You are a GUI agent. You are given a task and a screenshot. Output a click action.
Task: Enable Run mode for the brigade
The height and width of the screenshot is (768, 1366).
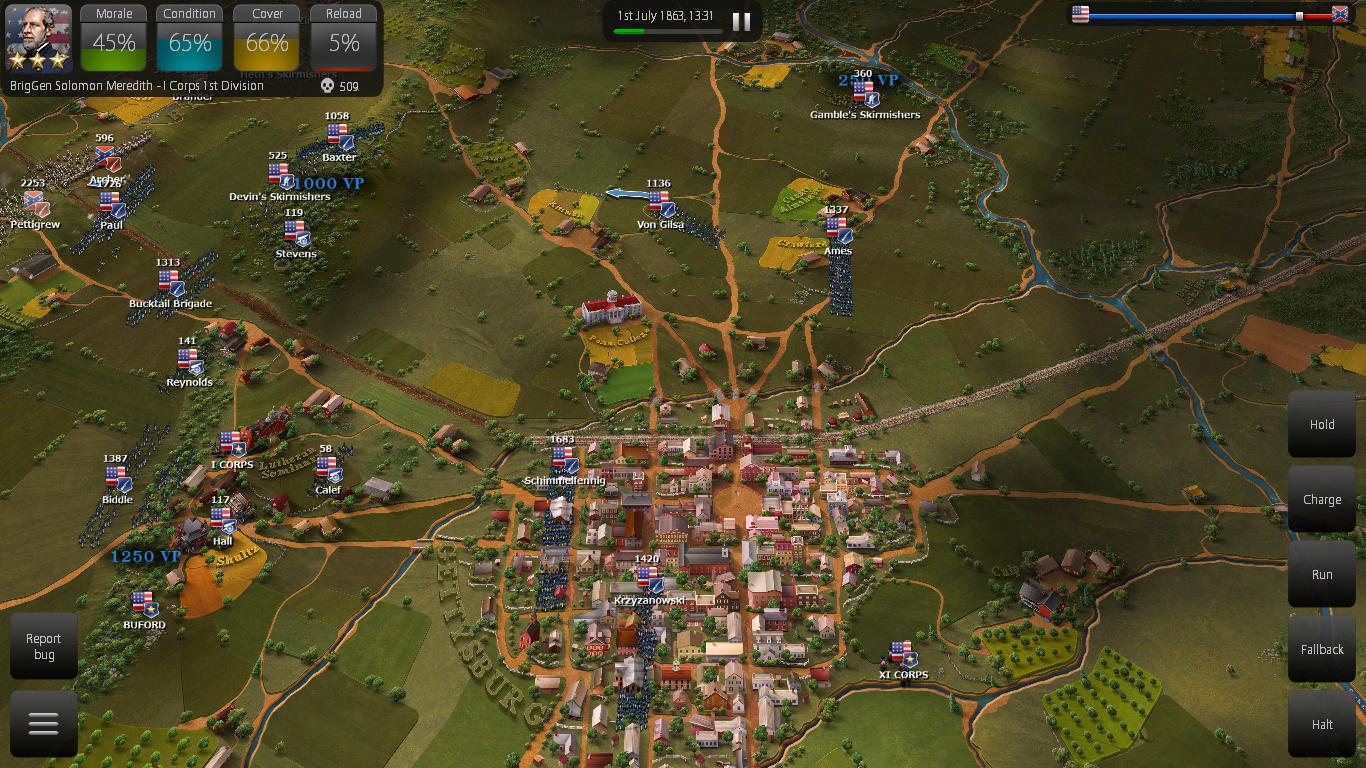click(x=1321, y=574)
